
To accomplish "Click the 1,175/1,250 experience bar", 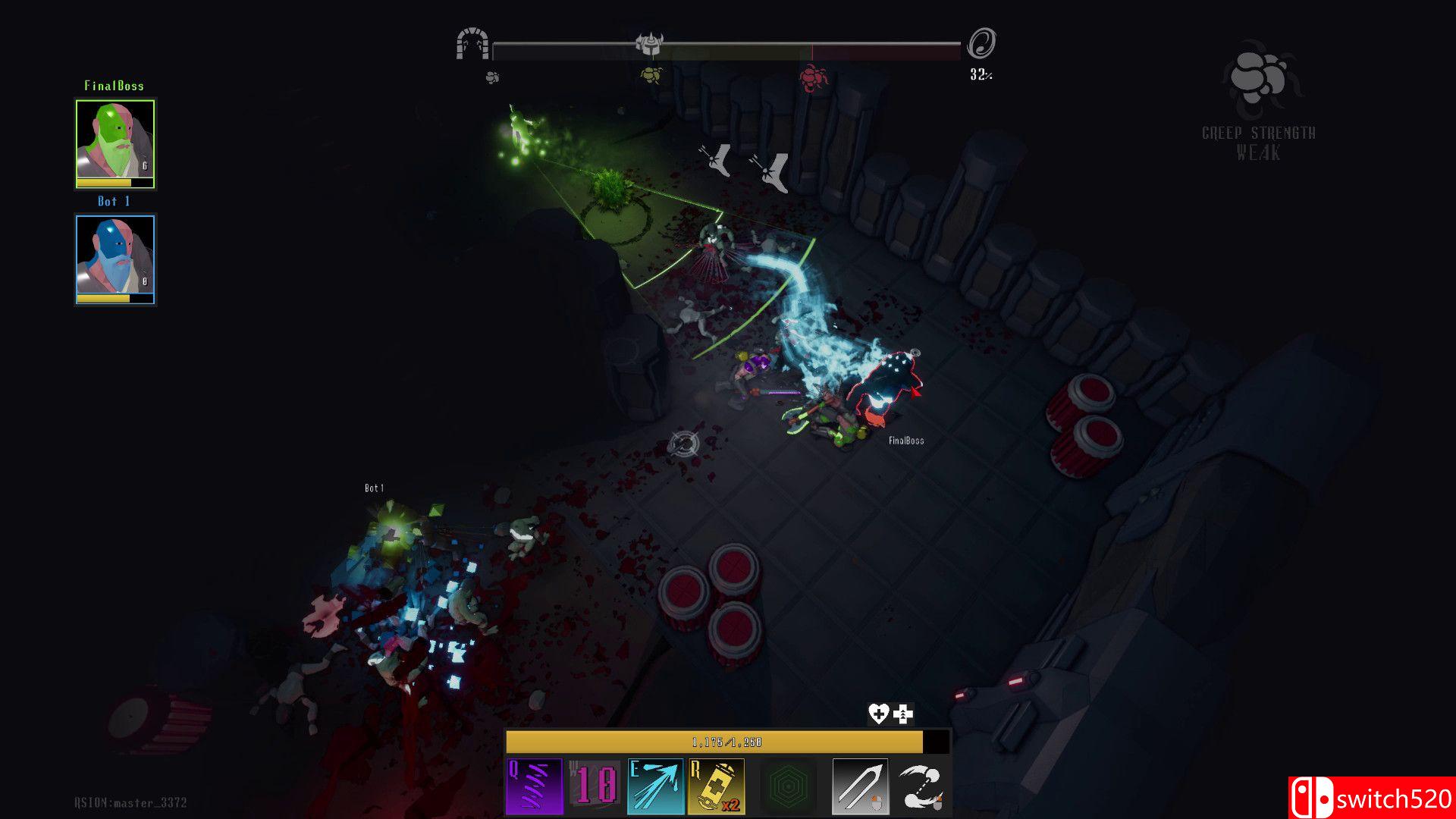I will coord(726,743).
